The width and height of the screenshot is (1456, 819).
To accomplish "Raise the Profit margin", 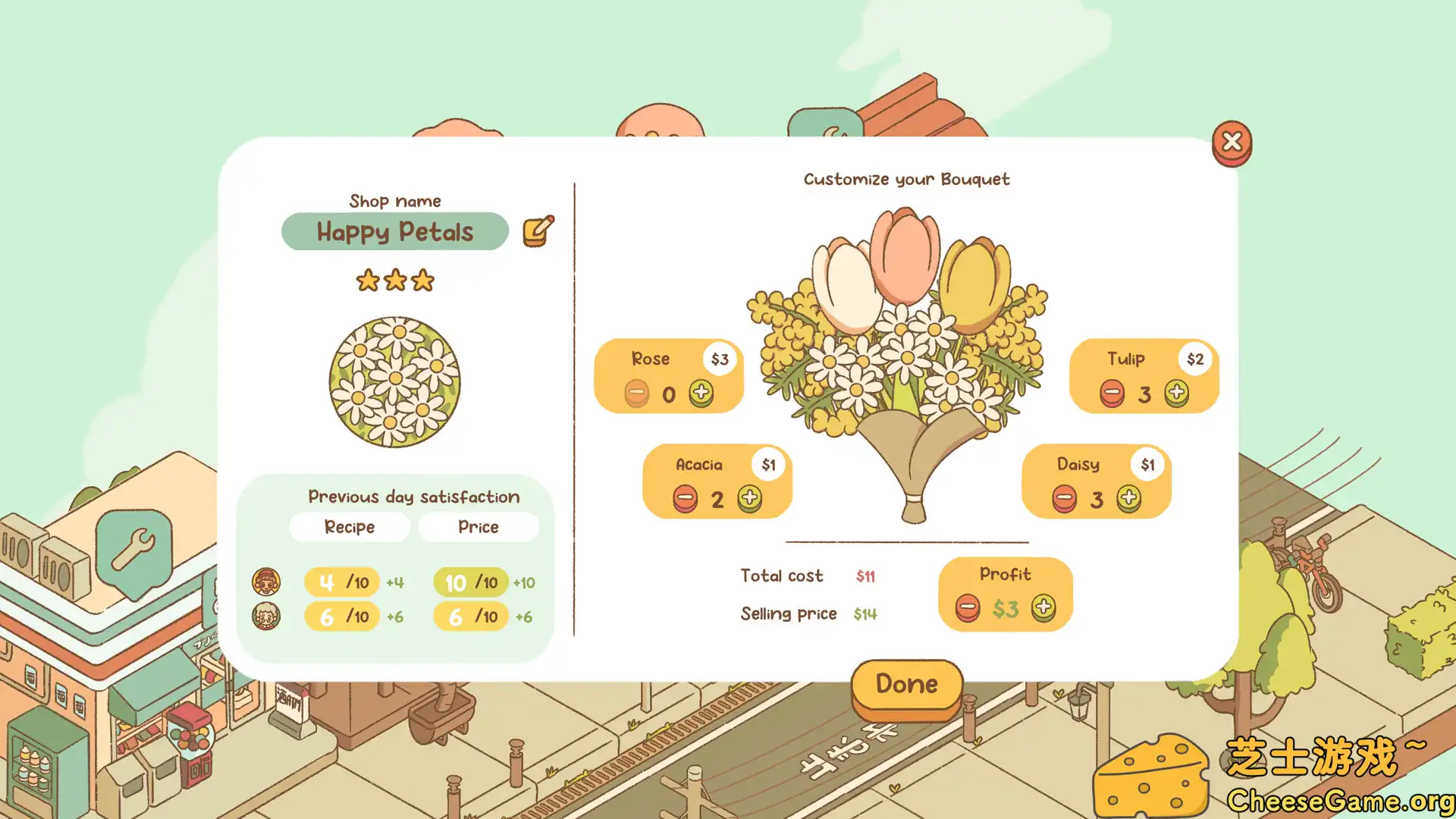I will [x=1043, y=607].
